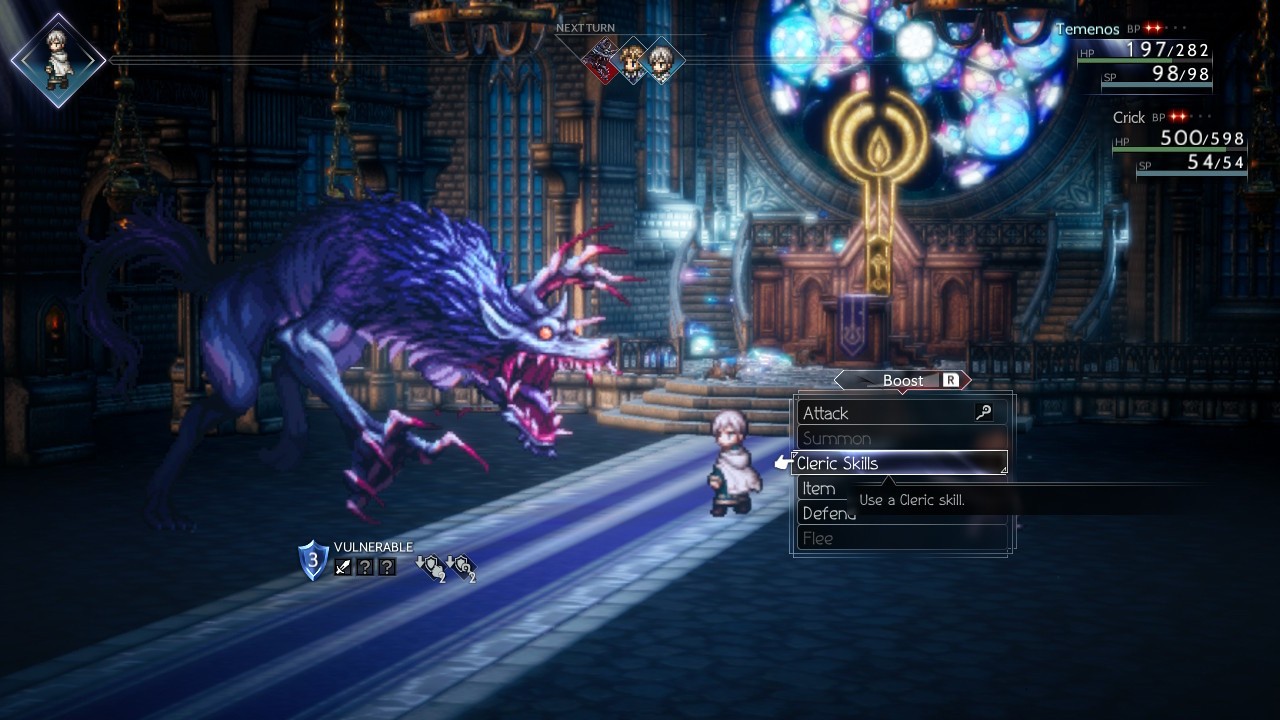Screen dimensions: 1280x720
Task: Click the enemy's shield points icon
Action: pyautogui.click(x=313, y=561)
